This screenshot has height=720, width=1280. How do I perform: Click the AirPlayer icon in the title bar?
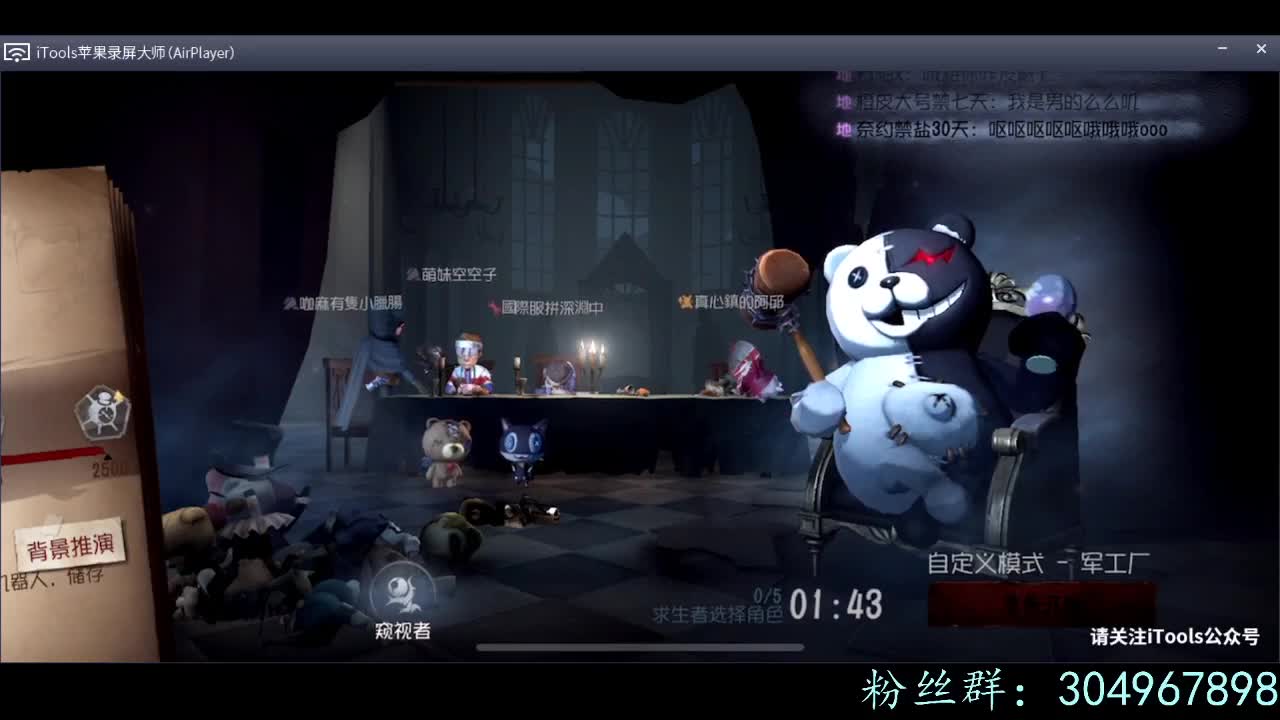pyautogui.click(x=16, y=51)
